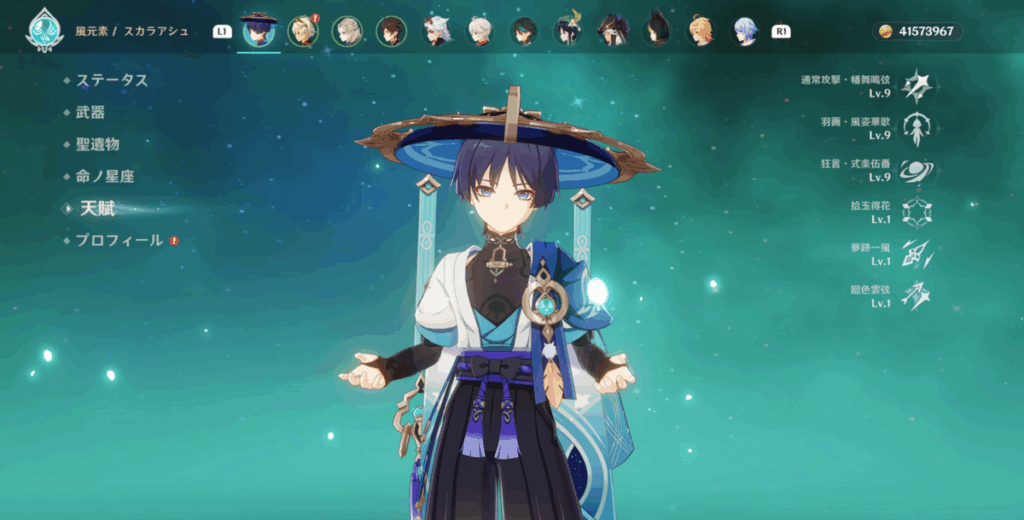Open the ステータス menu entry

click(112, 81)
